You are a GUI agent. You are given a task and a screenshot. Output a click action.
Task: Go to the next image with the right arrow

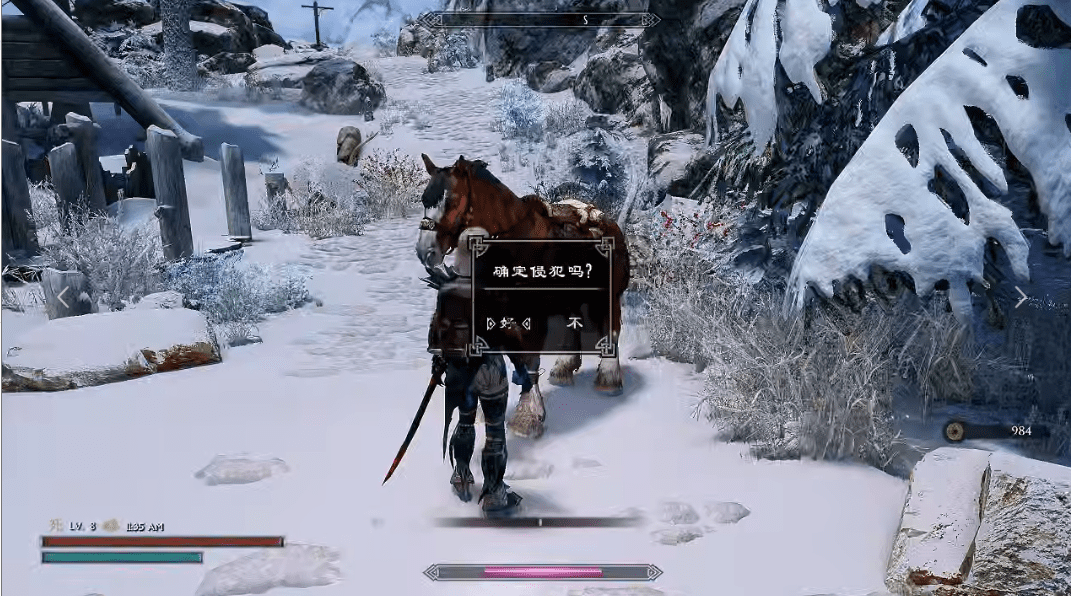pos(1020,297)
